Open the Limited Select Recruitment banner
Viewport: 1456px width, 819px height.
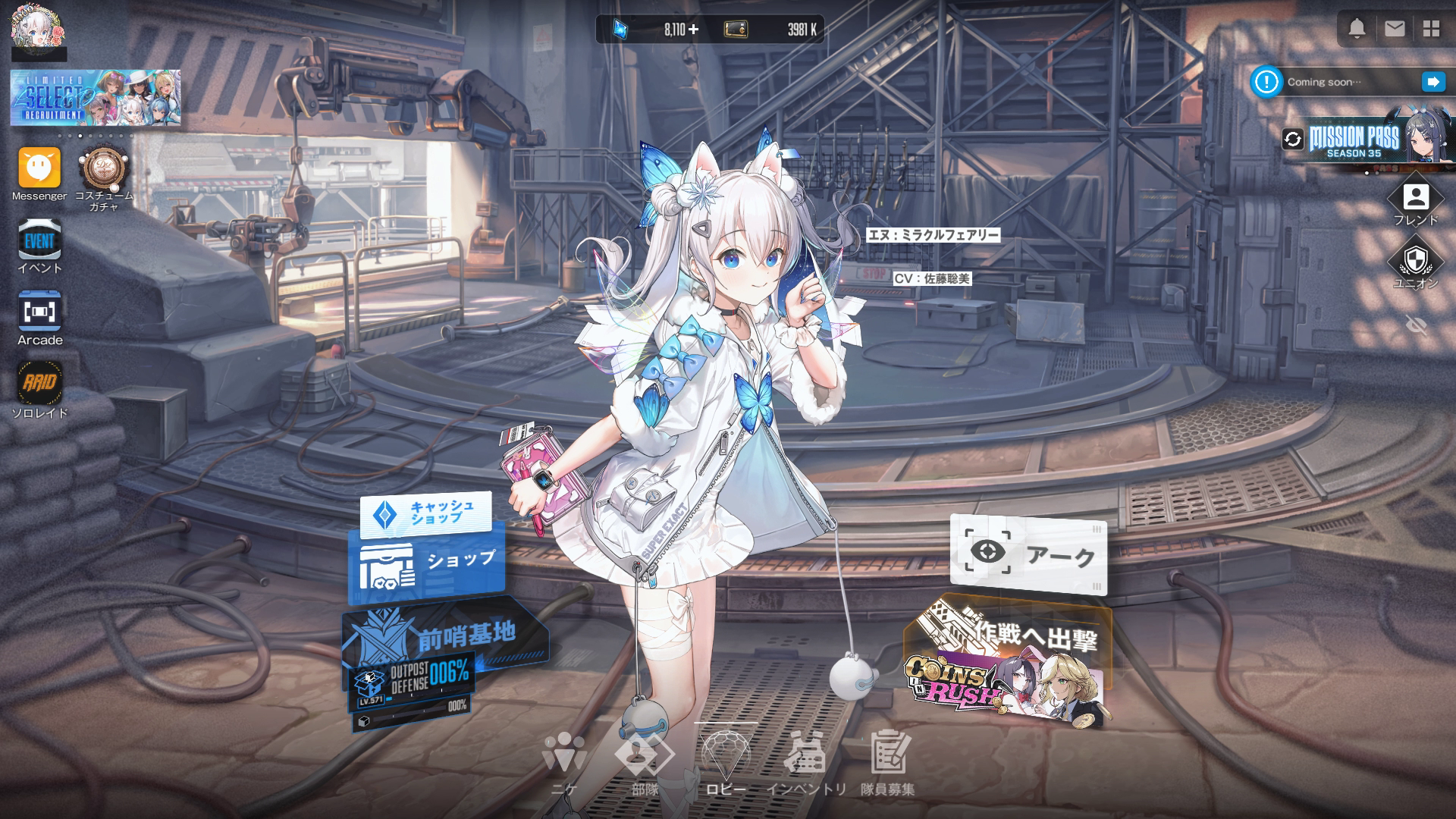(96, 97)
